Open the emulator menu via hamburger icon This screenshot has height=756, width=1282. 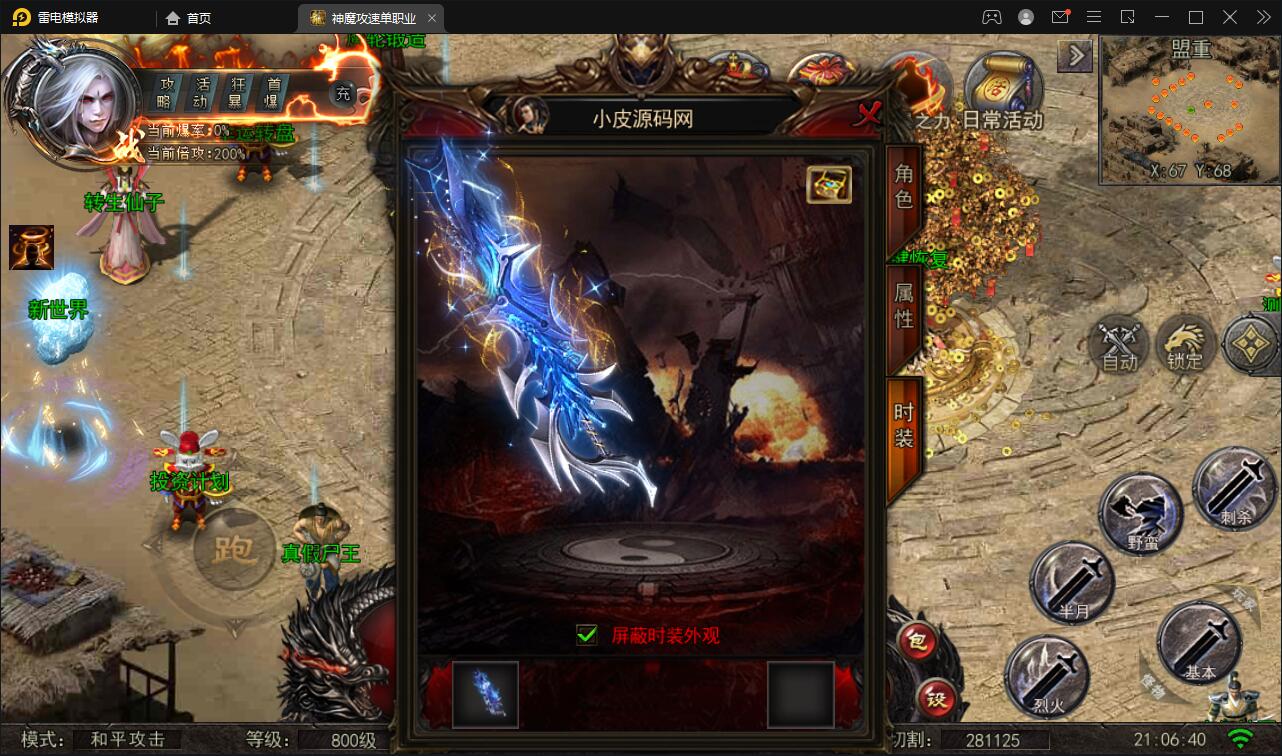coord(1094,16)
